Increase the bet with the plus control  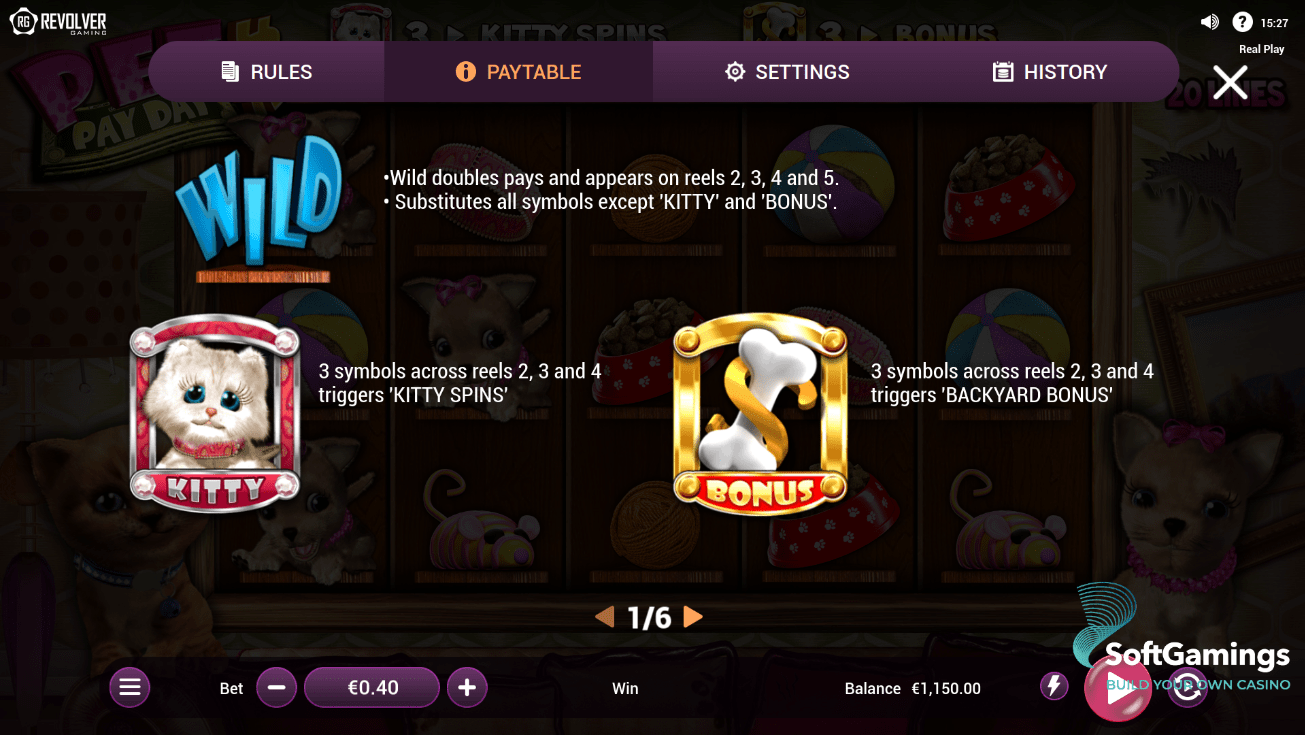(x=467, y=687)
